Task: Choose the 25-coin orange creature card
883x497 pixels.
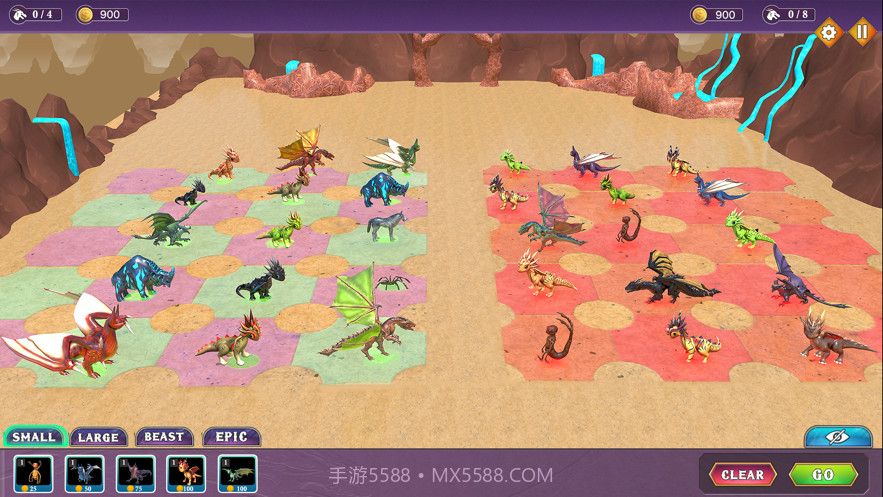Action: [x=33, y=473]
